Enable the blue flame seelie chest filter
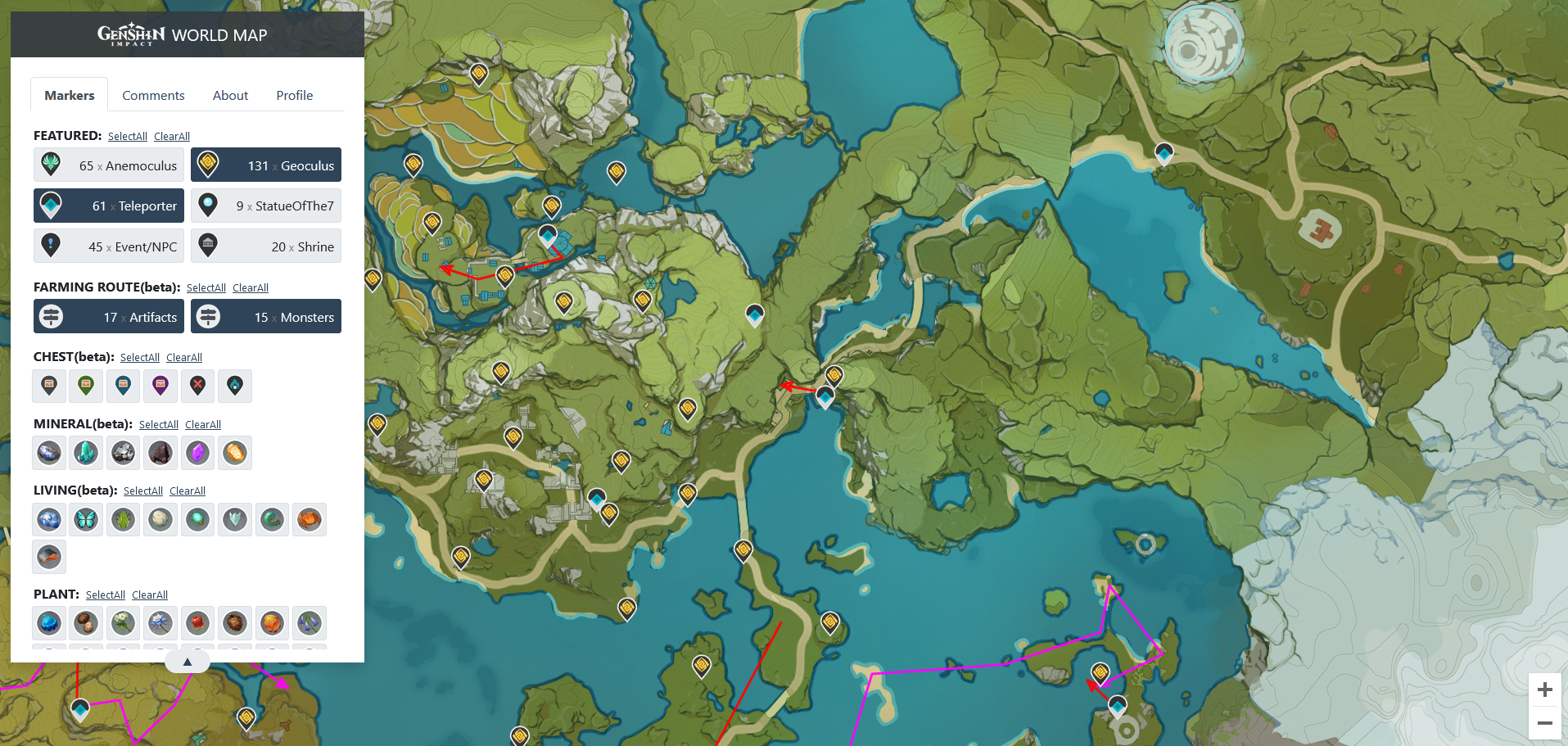The image size is (1568, 746). coord(235,386)
